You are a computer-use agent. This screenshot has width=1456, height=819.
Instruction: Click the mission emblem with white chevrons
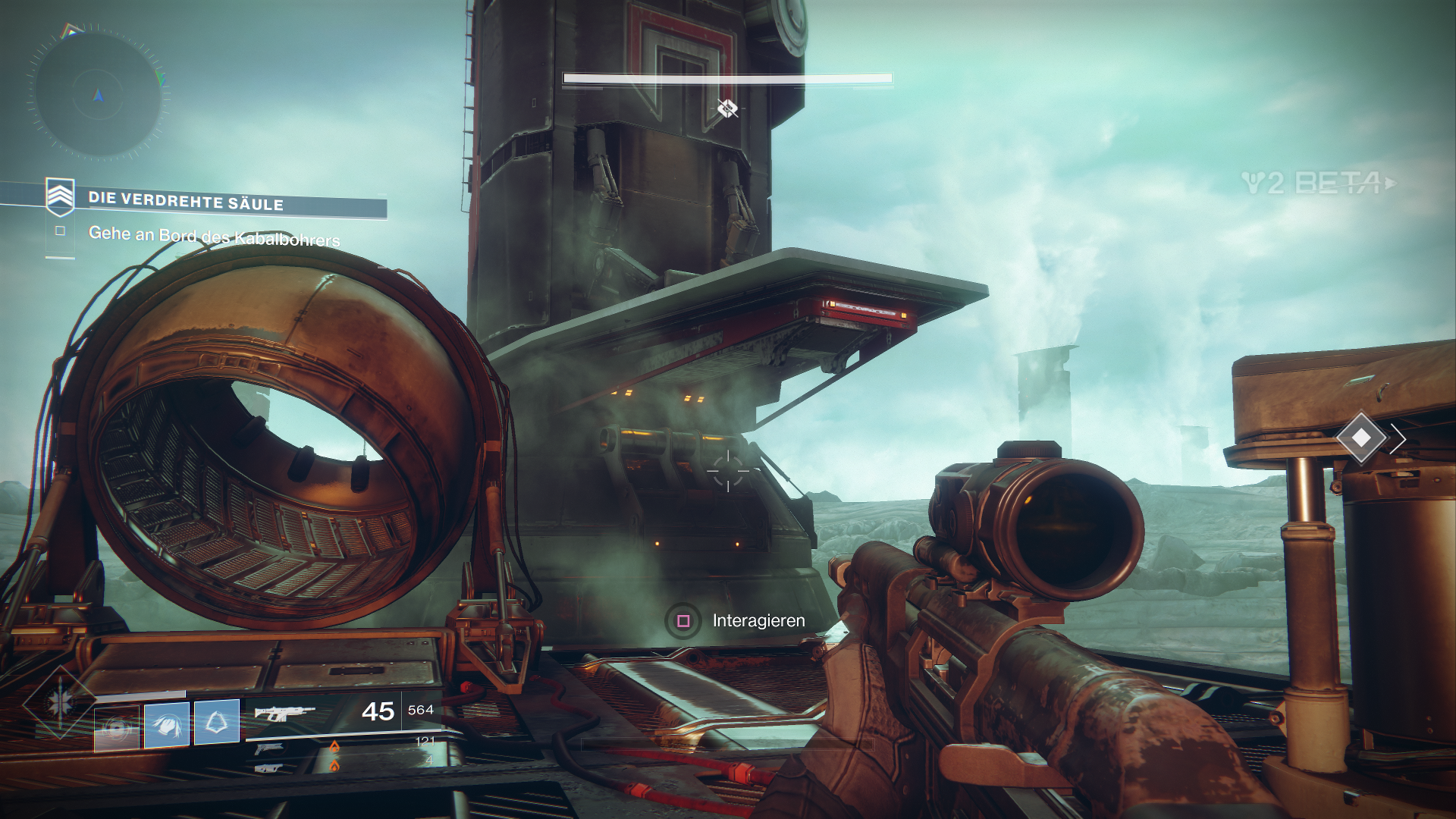point(60,197)
